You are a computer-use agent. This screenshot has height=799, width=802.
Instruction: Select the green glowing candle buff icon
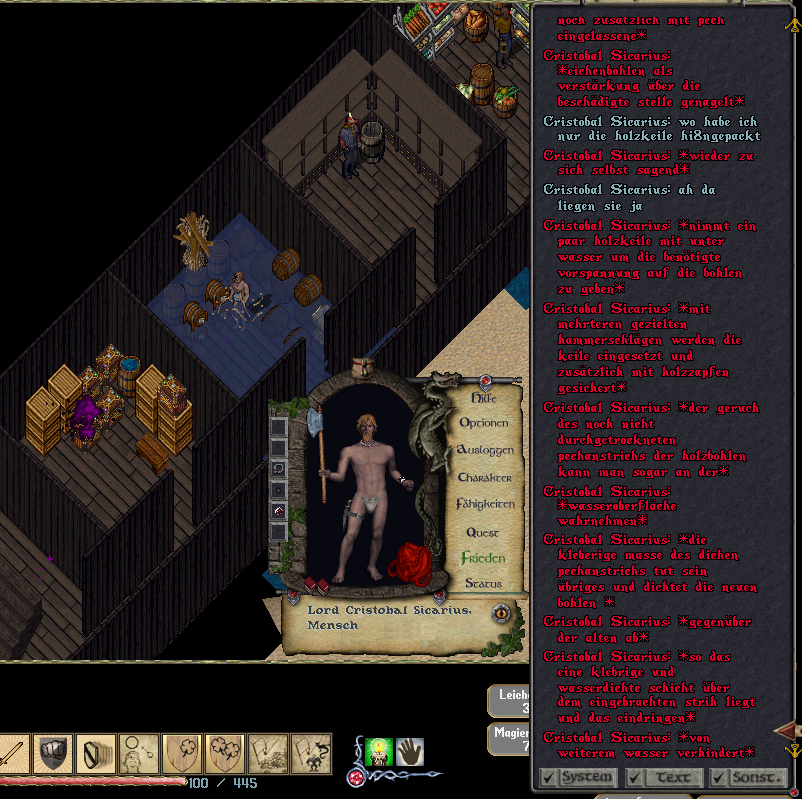378,751
